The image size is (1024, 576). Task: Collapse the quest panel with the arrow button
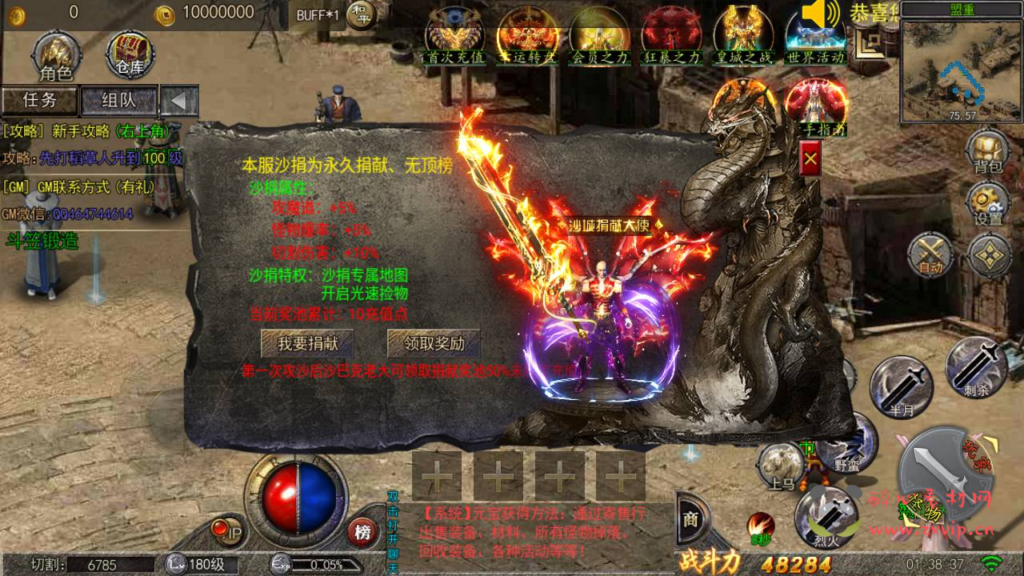pyautogui.click(x=179, y=101)
